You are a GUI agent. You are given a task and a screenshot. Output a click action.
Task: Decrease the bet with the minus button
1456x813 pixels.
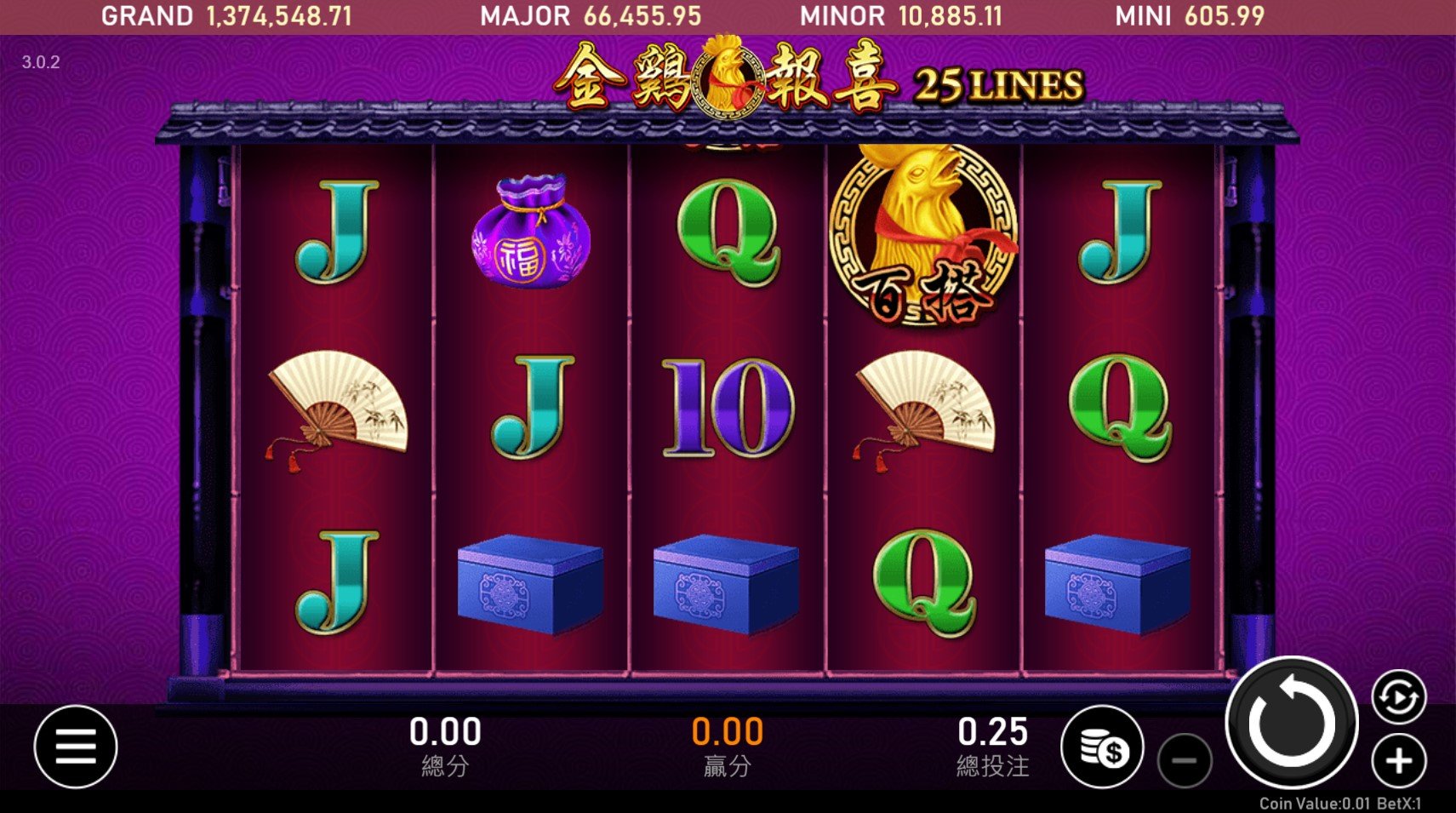pyautogui.click(x=1184, y=760)
